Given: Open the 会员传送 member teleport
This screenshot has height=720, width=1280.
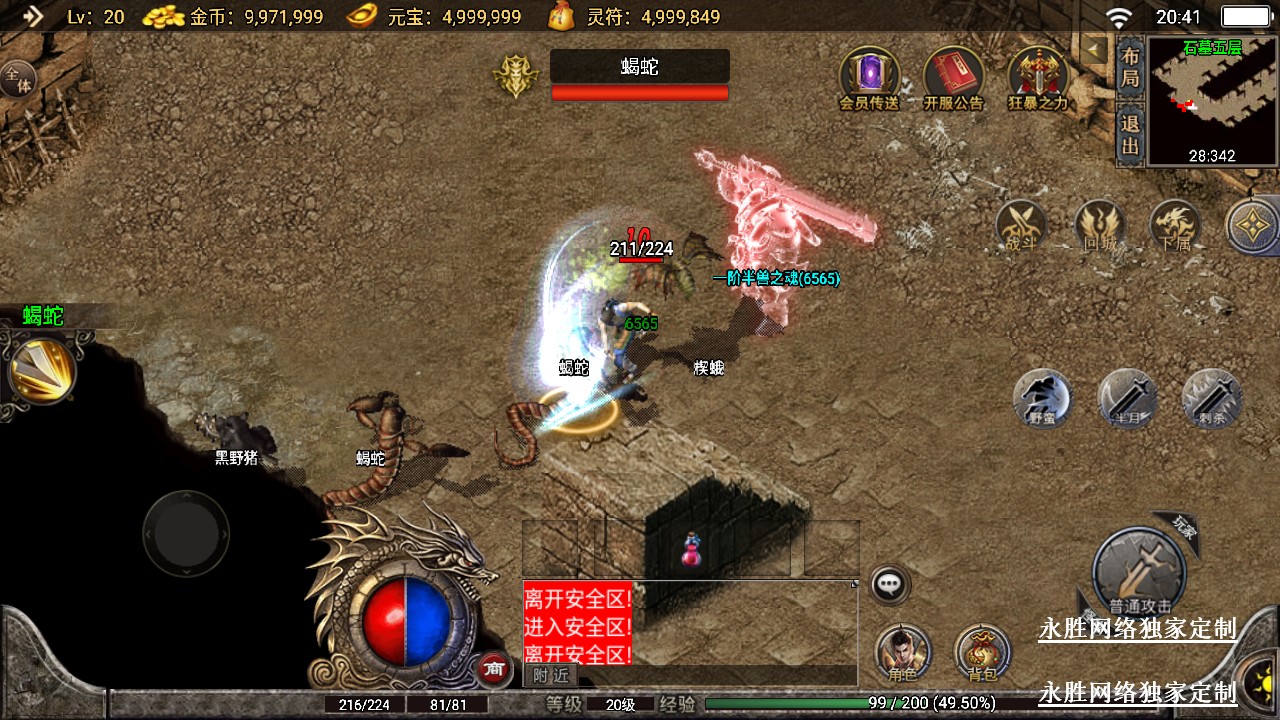Looking at the screenshot, I should [868, 76].
